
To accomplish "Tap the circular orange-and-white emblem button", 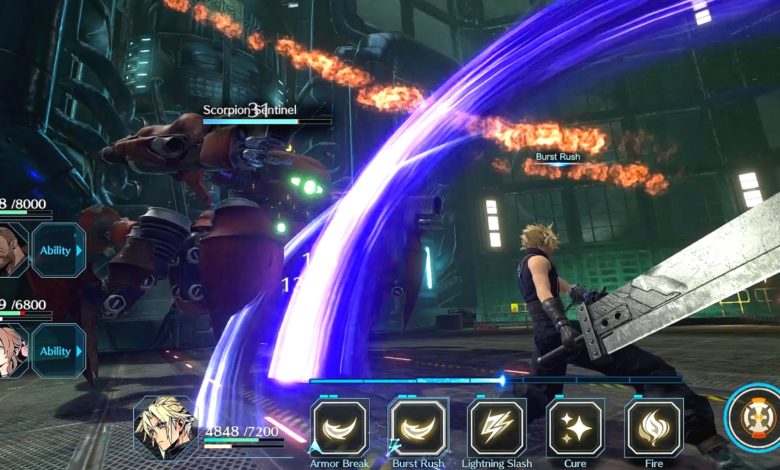I will 753,414.
